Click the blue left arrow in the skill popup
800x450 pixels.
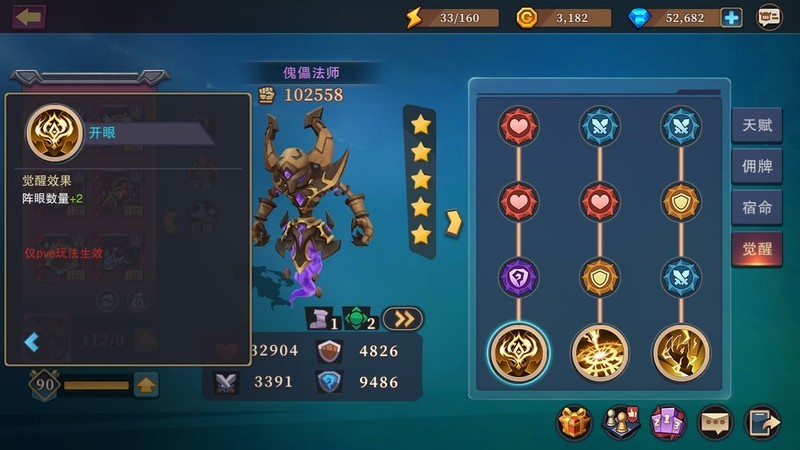point(32,343)
